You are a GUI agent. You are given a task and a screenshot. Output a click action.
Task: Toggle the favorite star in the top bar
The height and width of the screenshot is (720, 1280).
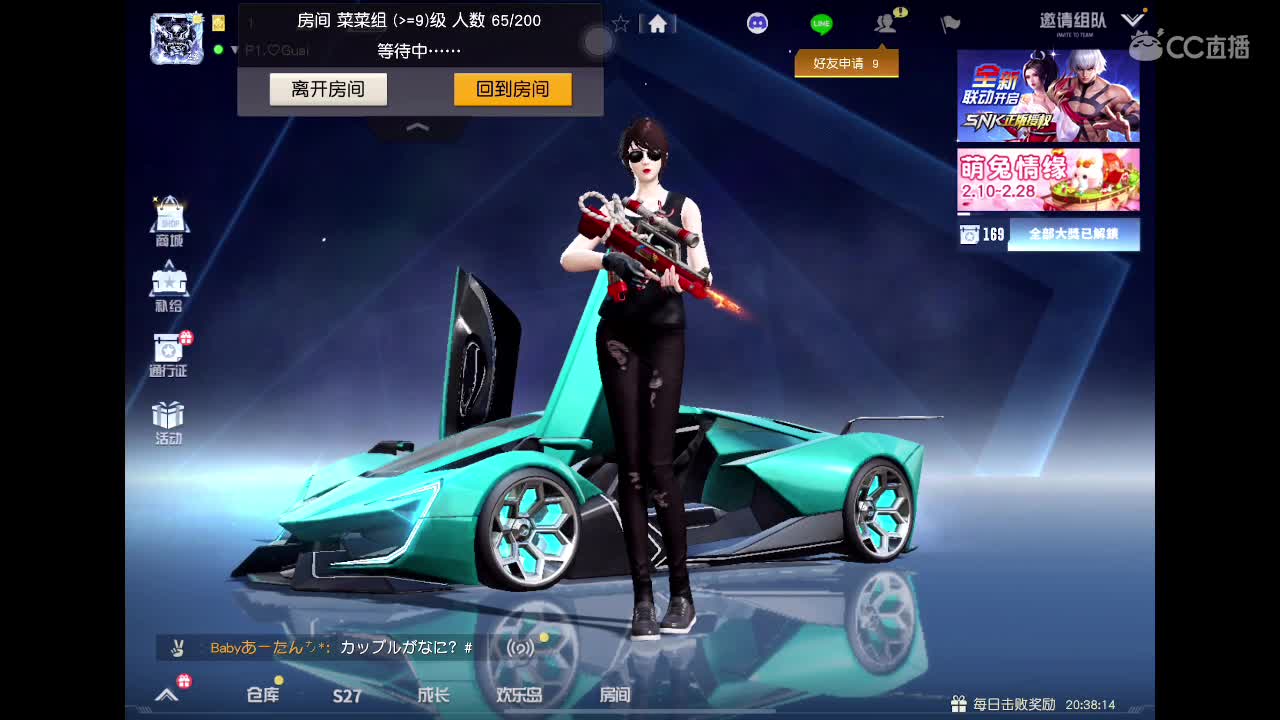[620, 22]
